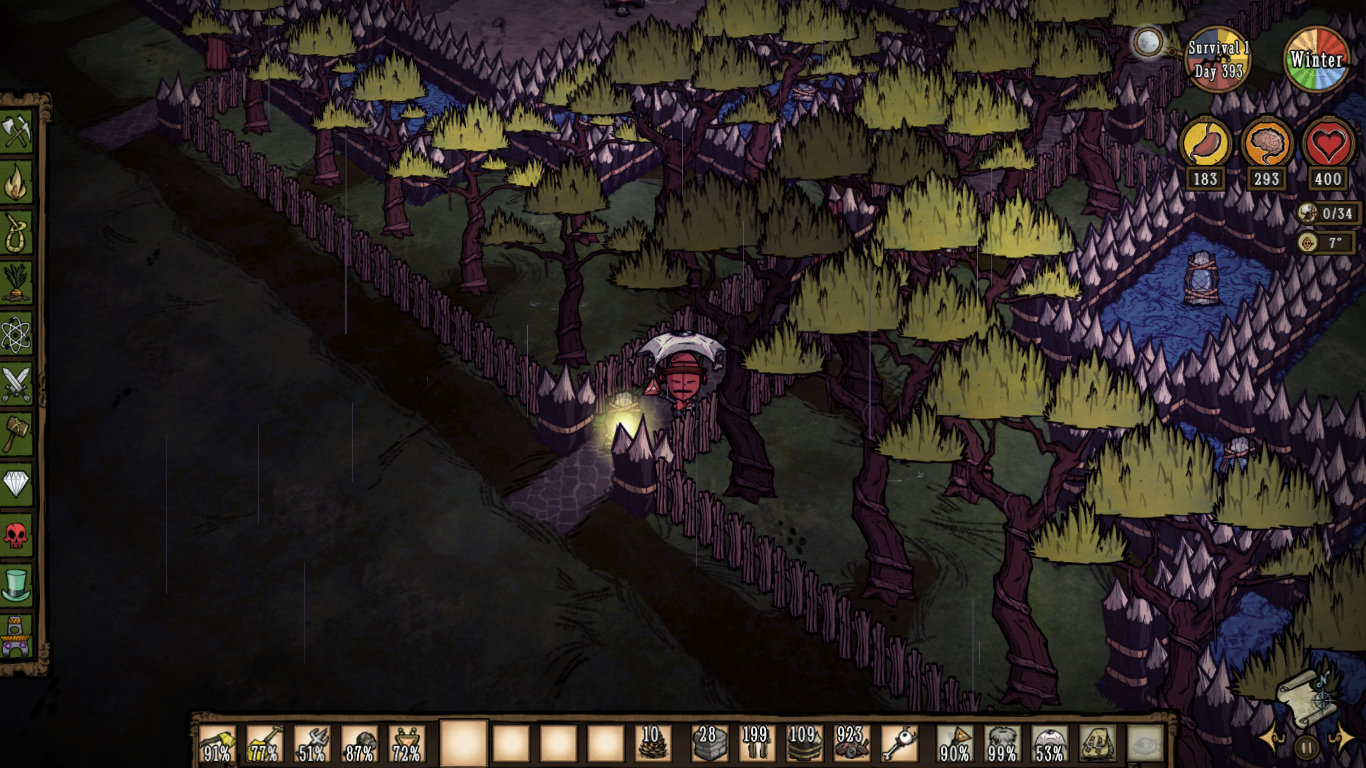Open the Light crafting tab with flame icon

point(16,182)
